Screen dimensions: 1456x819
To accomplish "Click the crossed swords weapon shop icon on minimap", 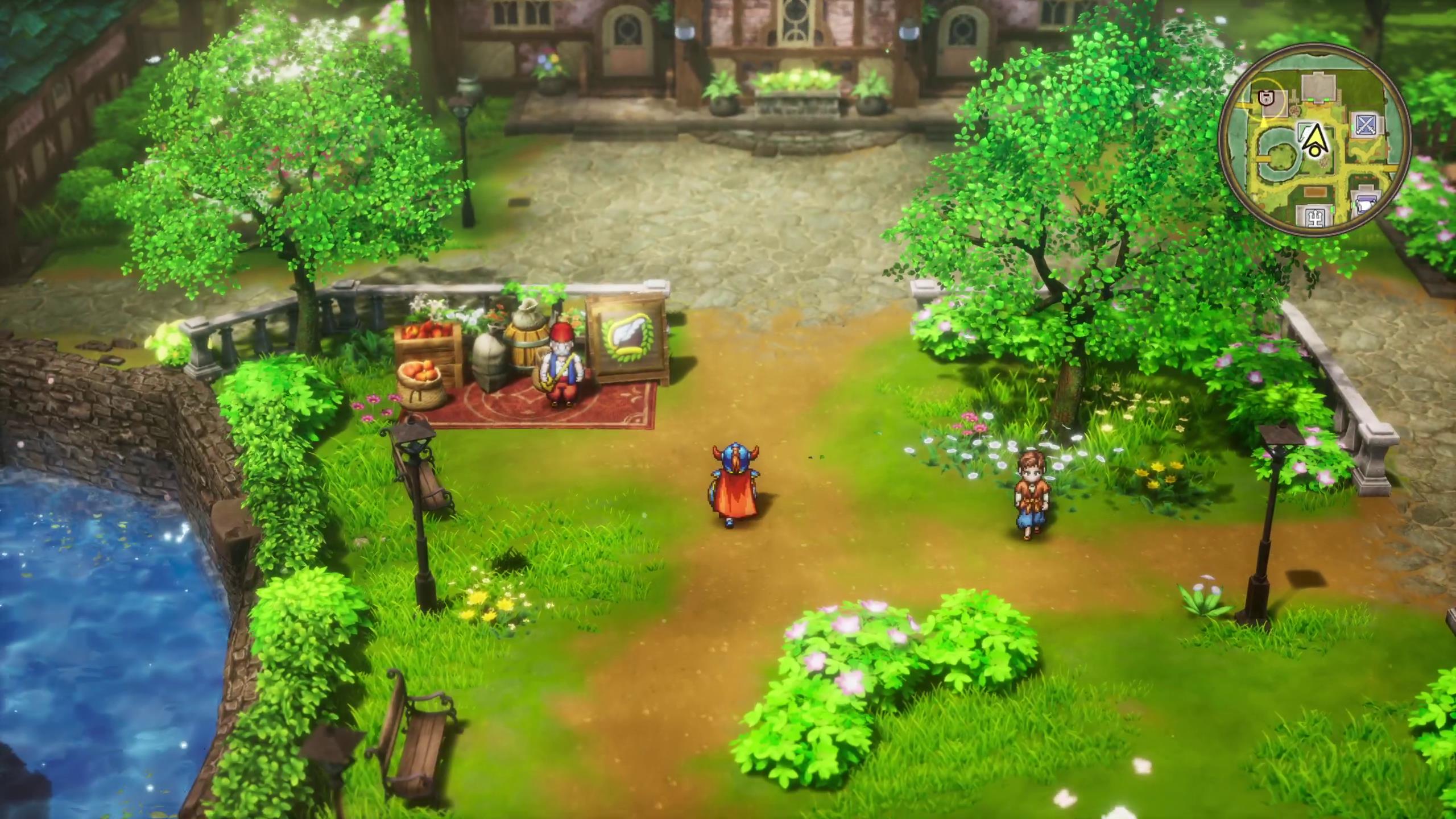I will (x=1365, y=126).
